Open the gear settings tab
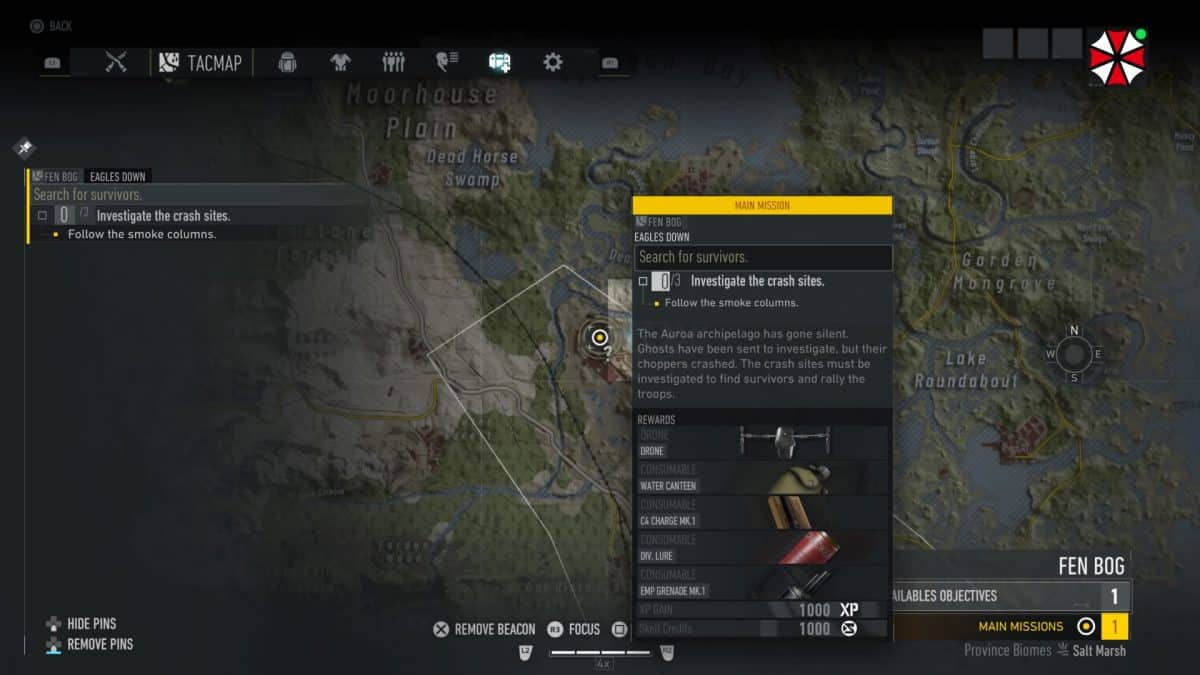The height and width of the screenshot is (675, 1200). coord(552,63)
